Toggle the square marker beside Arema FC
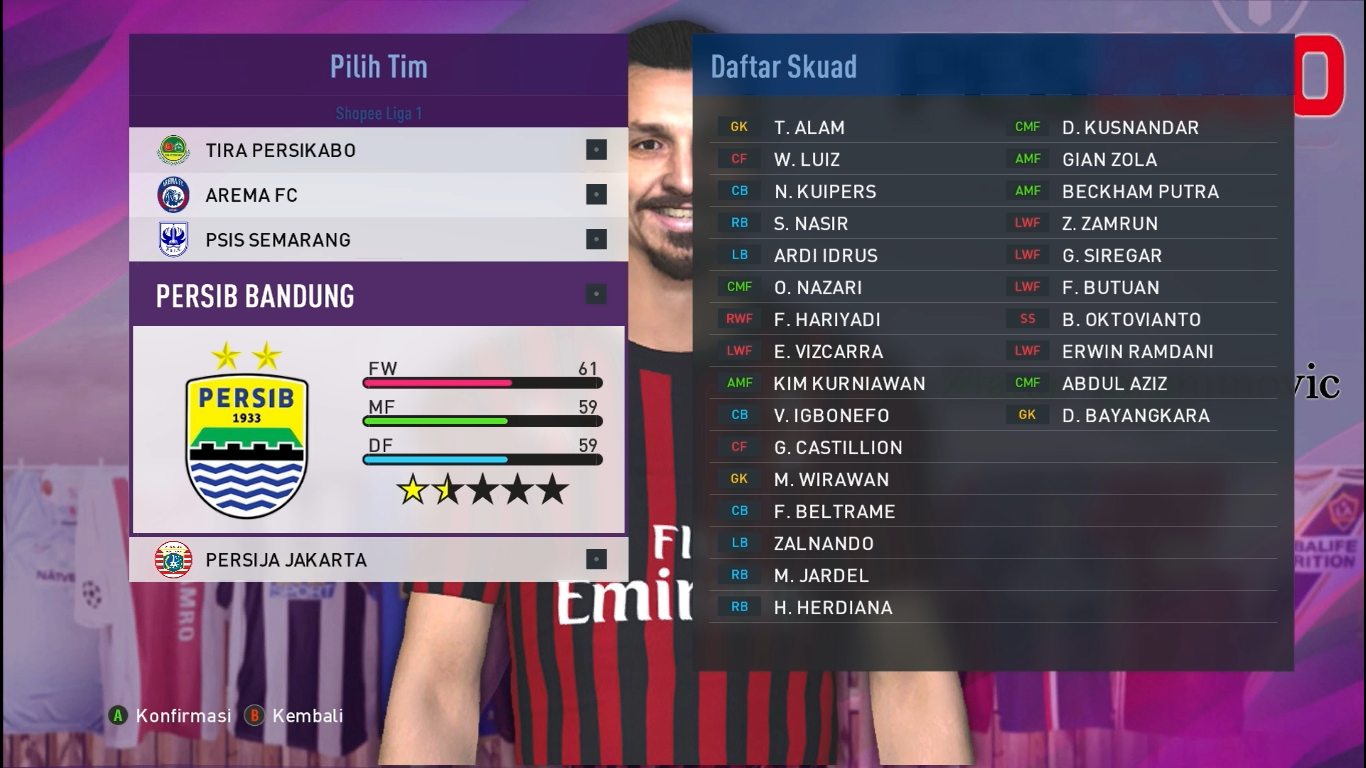1366x768 pixels. pyautogui.click(x=596, y=195)
